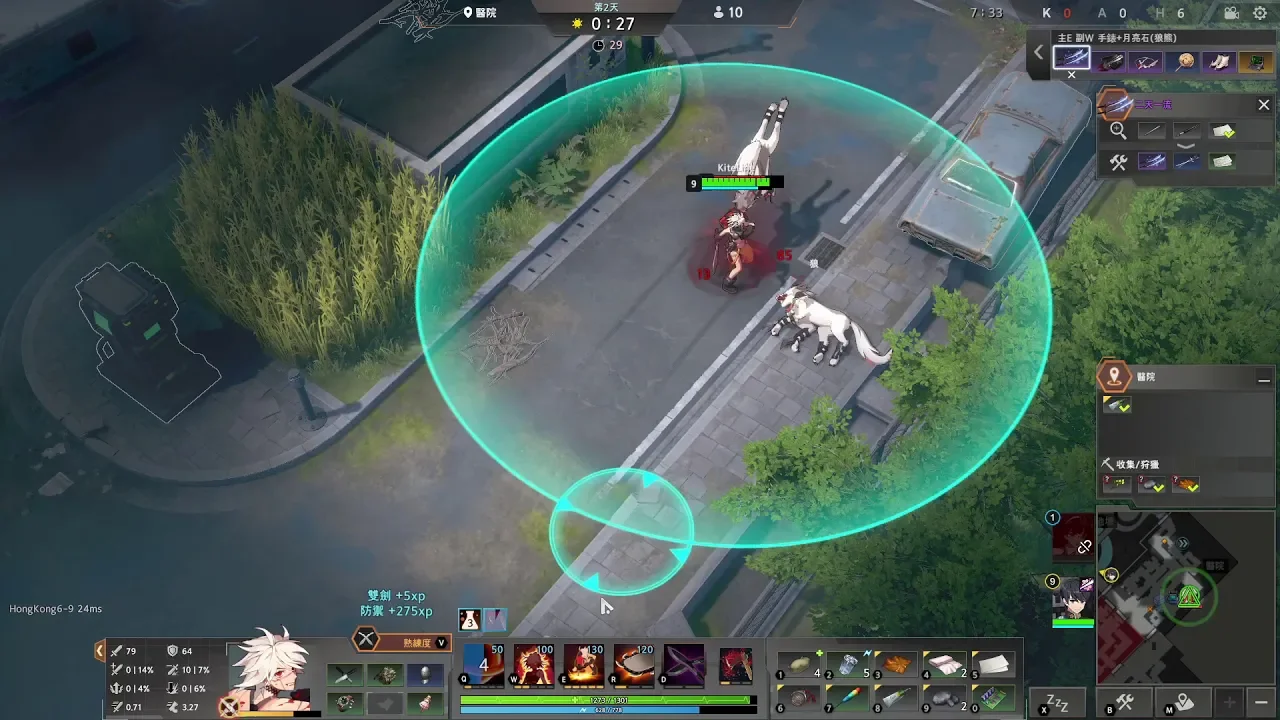Select the orange leaf inventory item
The image size is (1280, 720).
896,664
